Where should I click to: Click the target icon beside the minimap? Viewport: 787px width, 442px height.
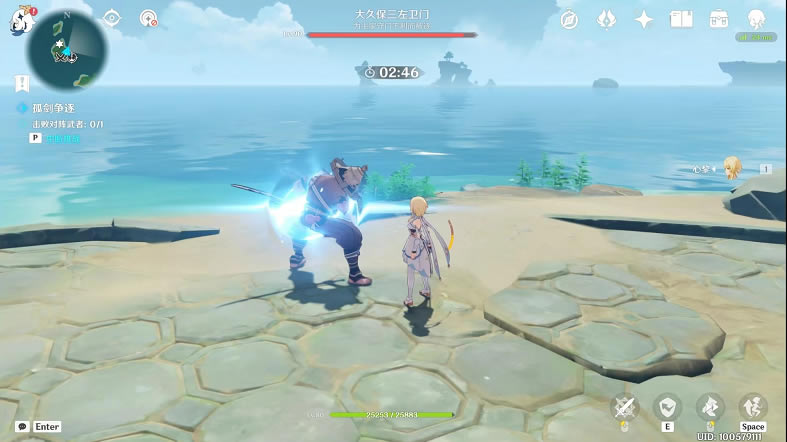[148, 19]
